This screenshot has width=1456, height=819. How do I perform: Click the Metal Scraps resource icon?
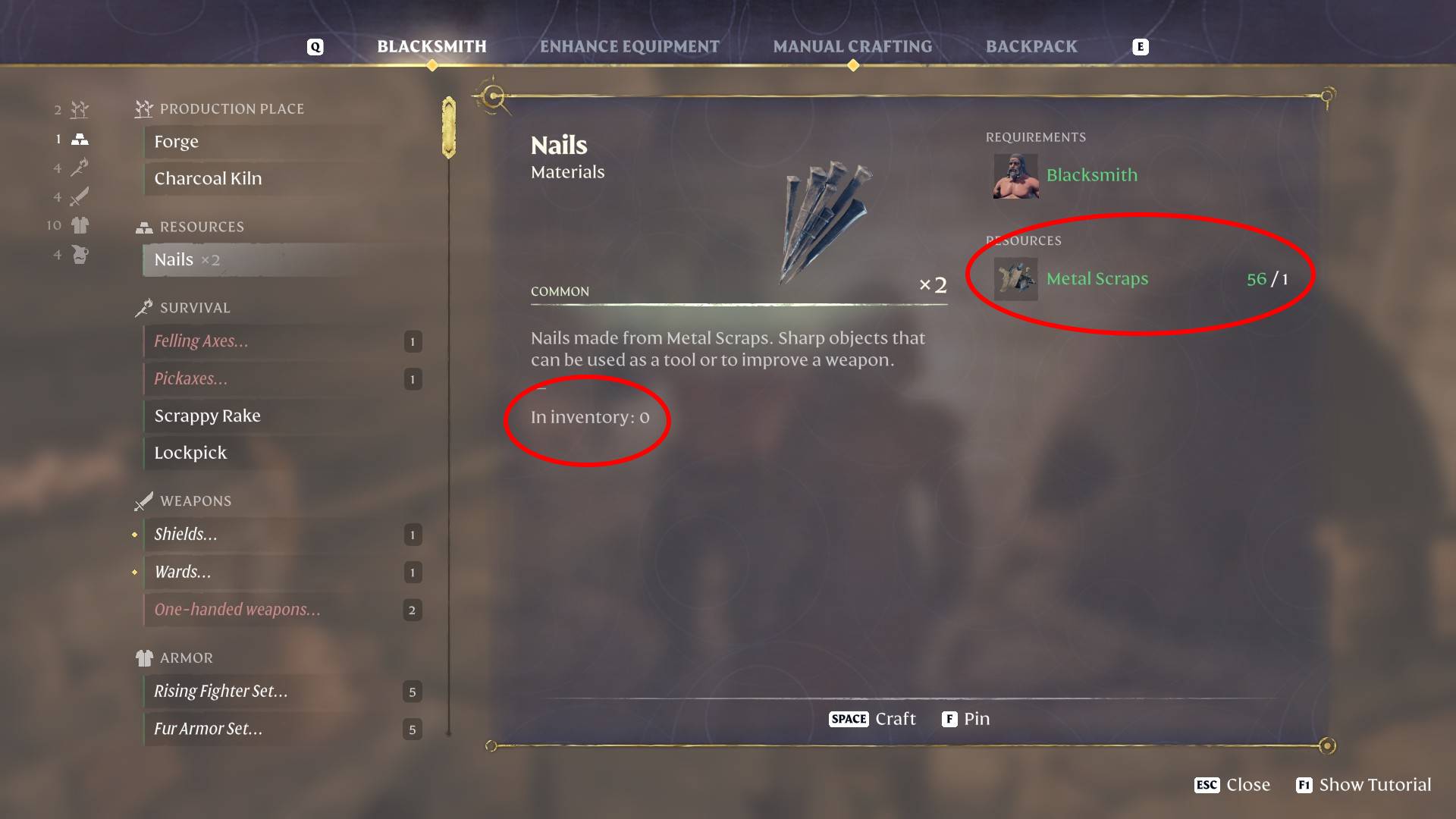(x=1015, y=278)
